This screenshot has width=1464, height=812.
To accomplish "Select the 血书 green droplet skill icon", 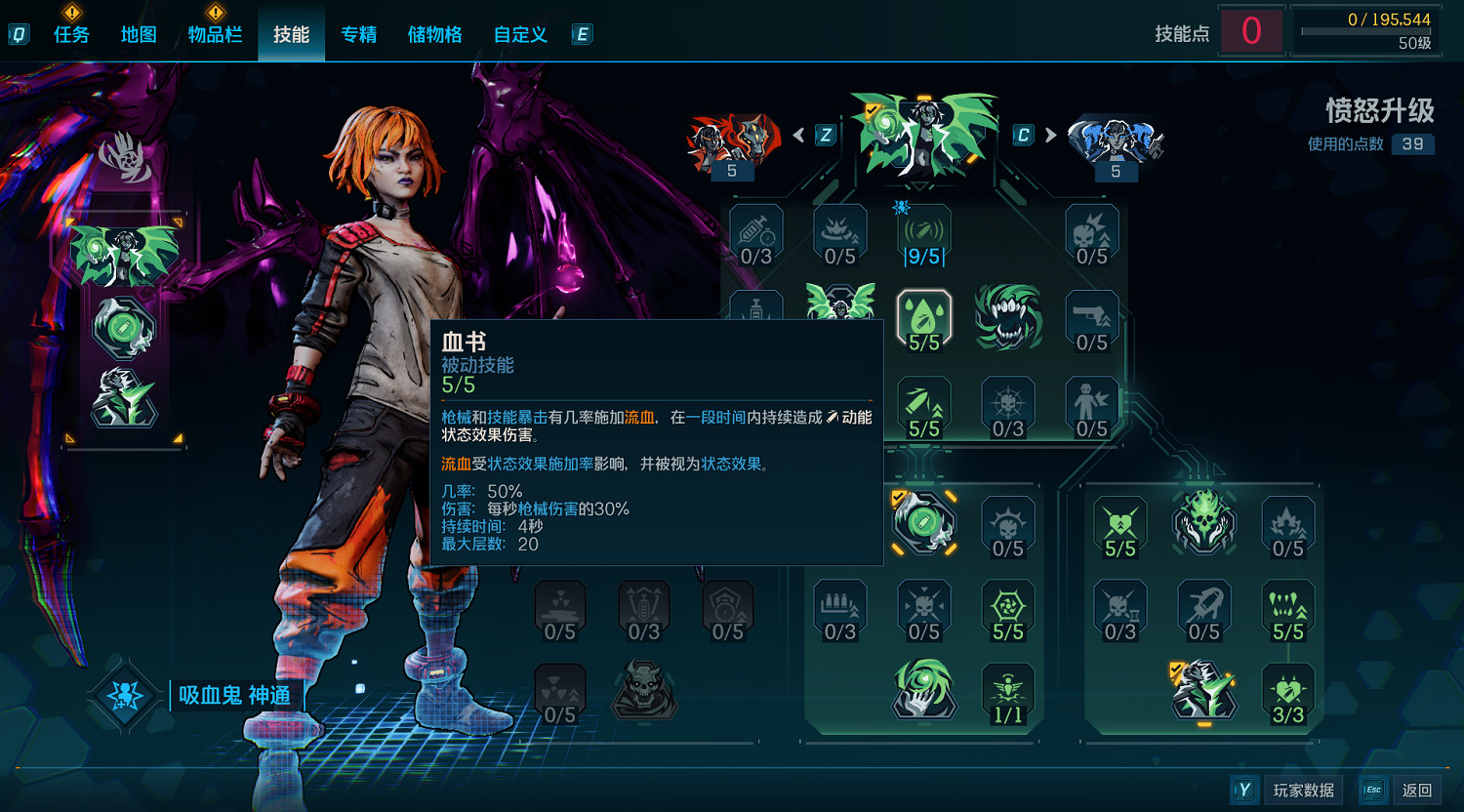I will [x=923, y=317].
